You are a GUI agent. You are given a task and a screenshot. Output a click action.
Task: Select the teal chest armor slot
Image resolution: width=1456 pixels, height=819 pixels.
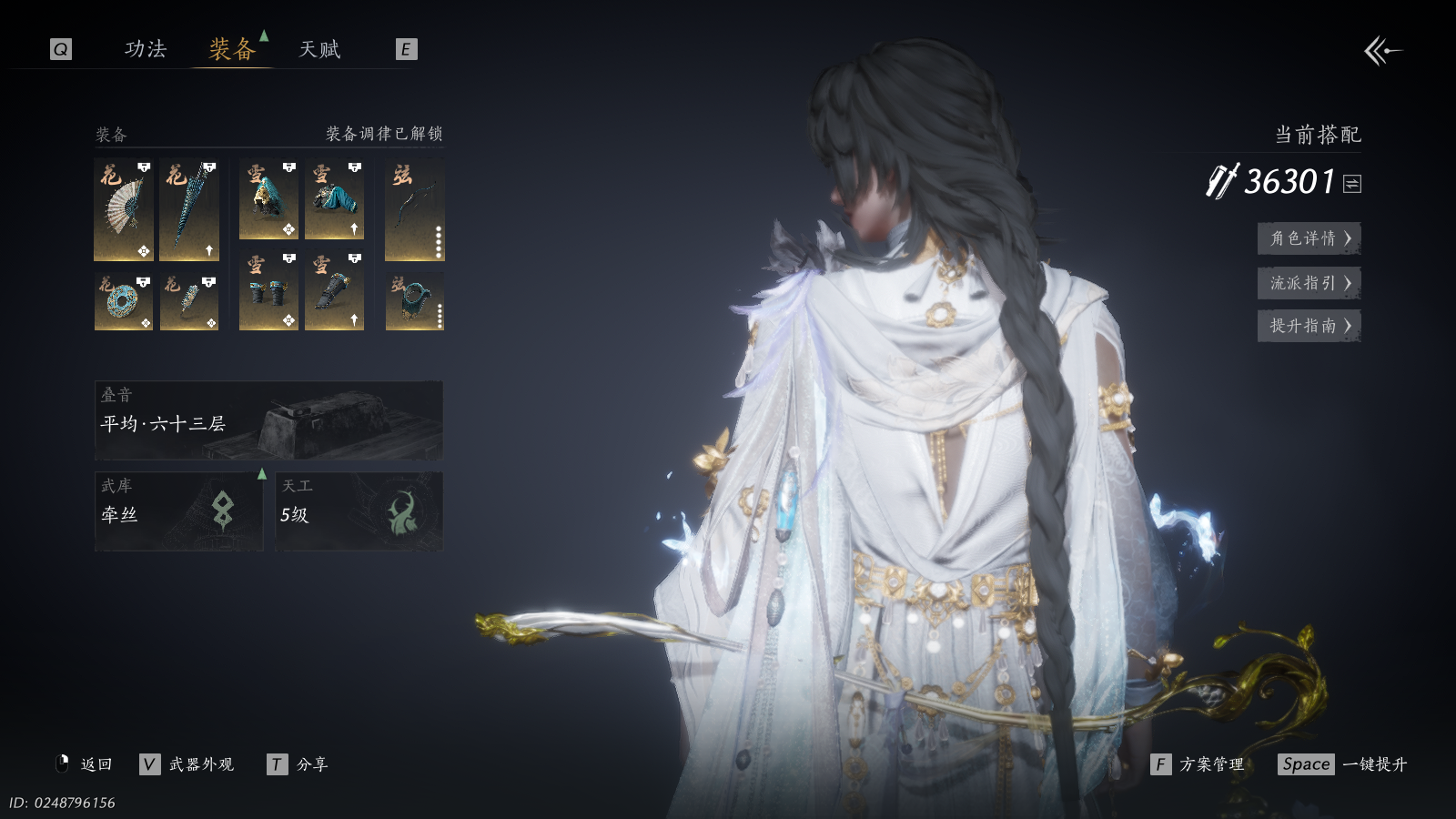(334, 200)
